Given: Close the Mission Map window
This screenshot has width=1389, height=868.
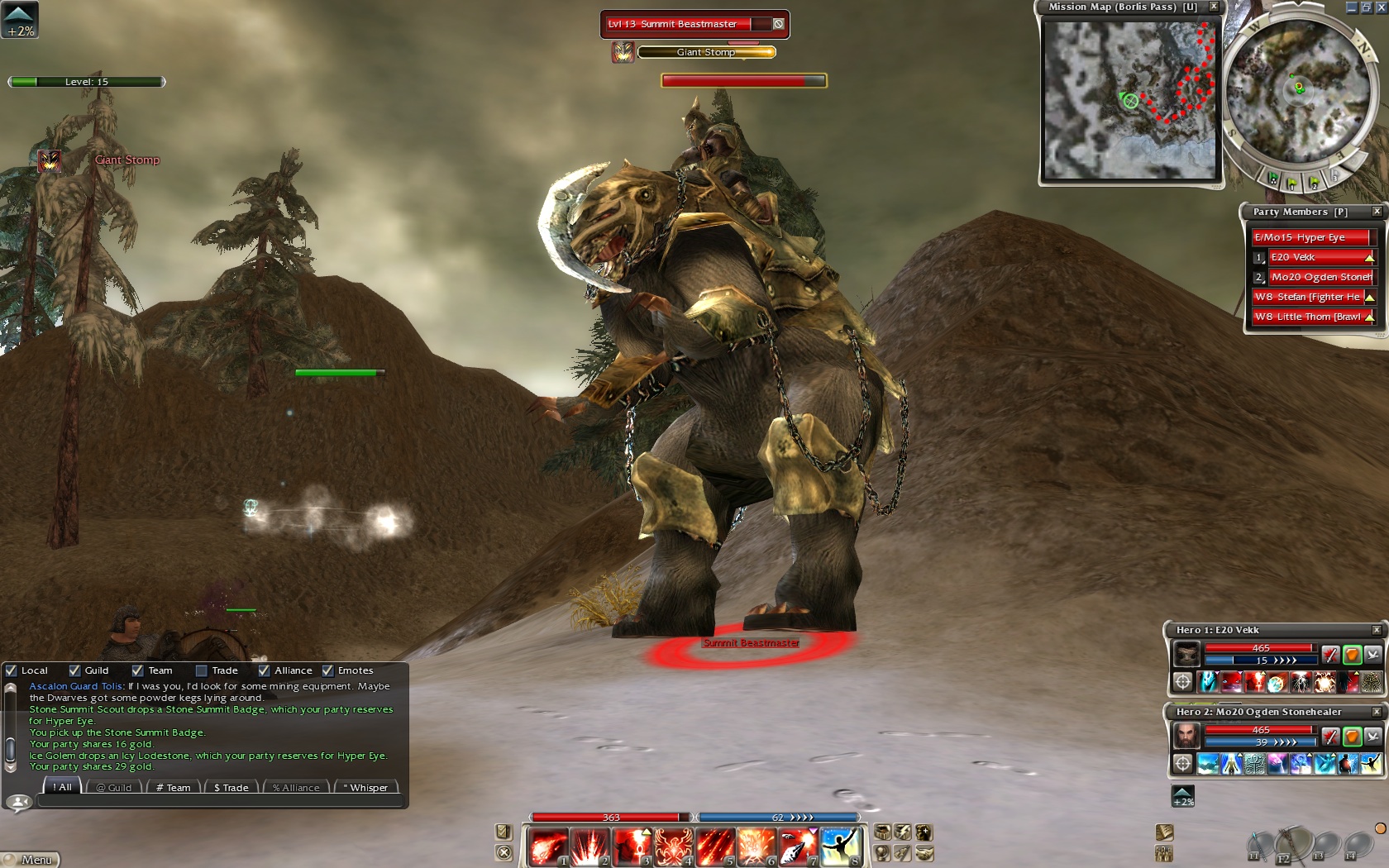Looking at the screenshot, I should coord(1214,7).
